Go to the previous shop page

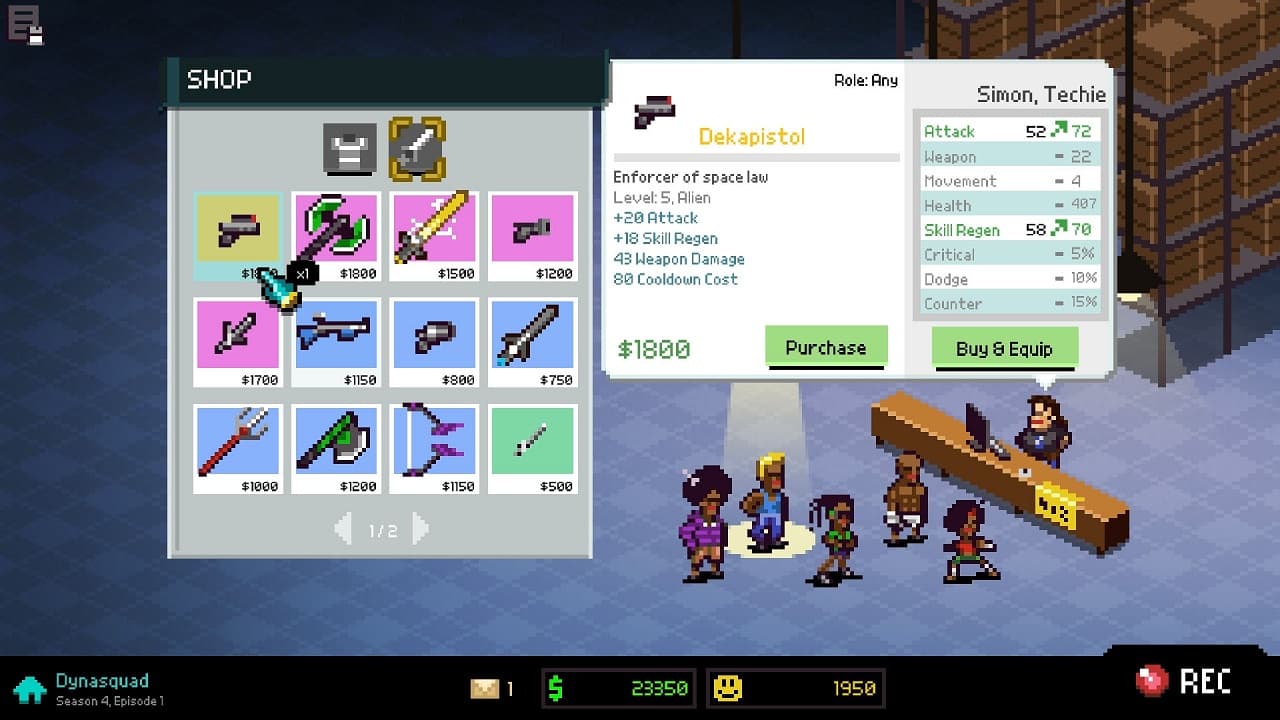tap(344, 531)
